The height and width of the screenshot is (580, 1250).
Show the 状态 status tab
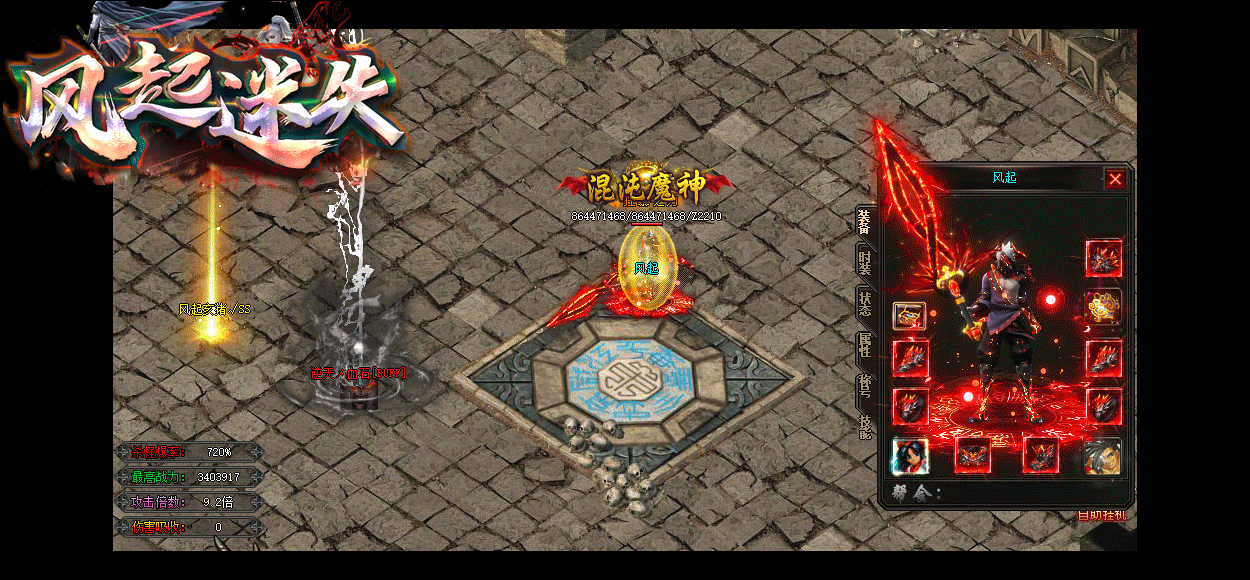click(x=865, y=303)
